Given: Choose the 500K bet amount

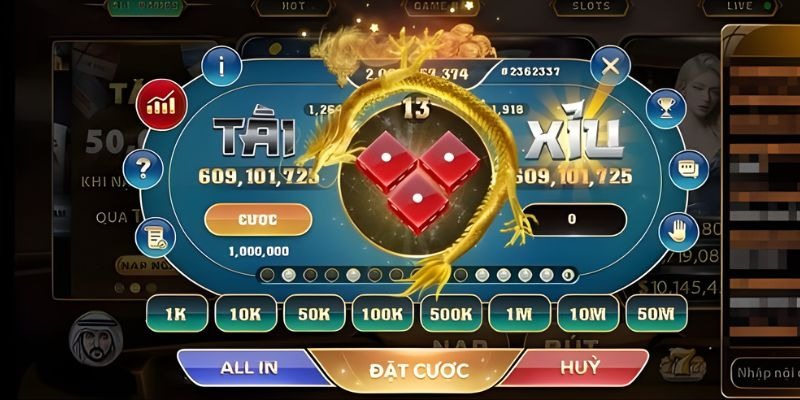Looking at the screenshot, I should pos(450,313).
